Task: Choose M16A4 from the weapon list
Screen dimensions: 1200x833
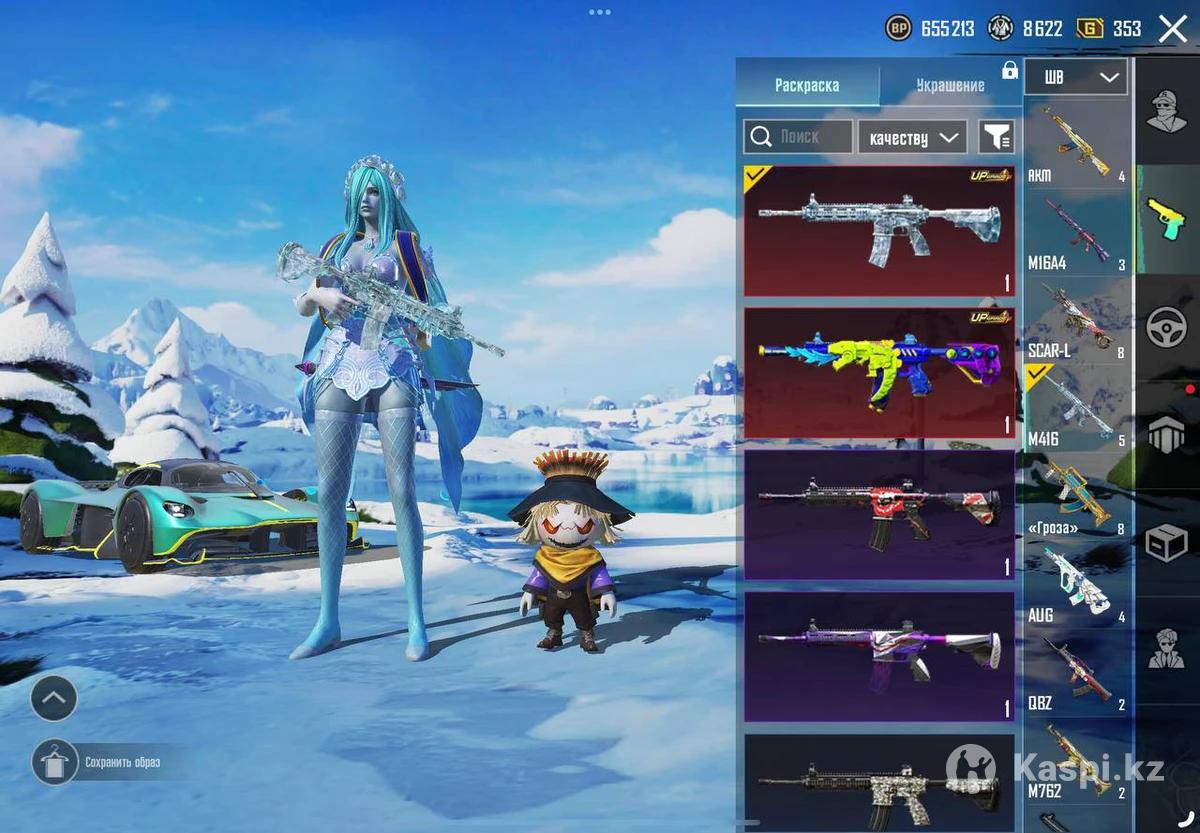Action: coord(1077,234)
